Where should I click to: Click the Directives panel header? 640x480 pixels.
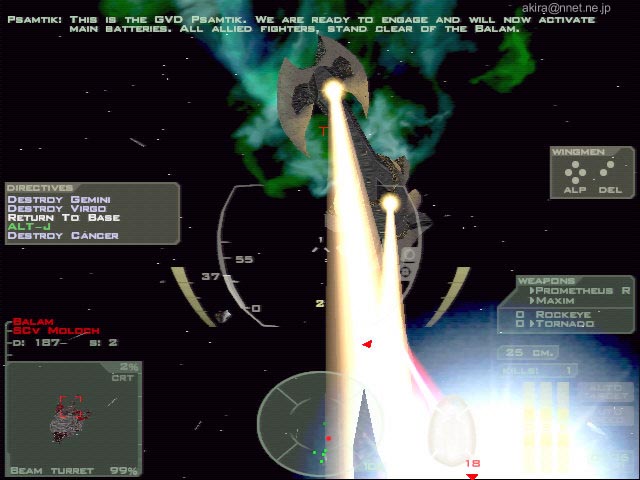pos(40,187)
